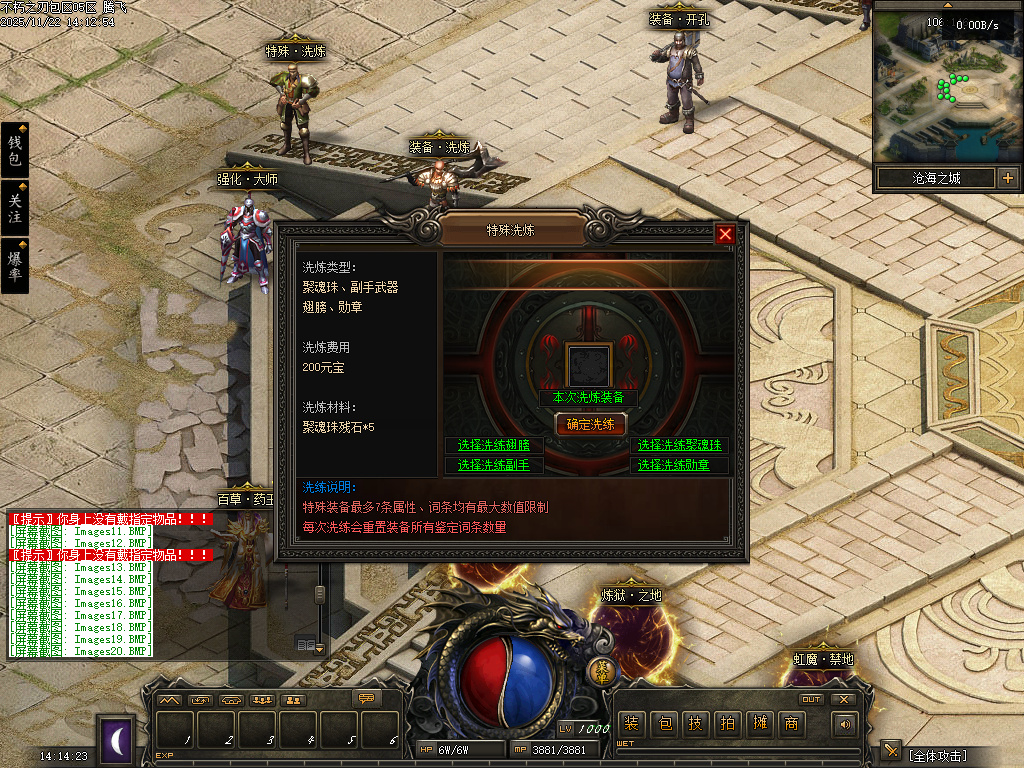Screen dimensions: 1024x768
Task: Open the 摊 stall panel
Action: pyautogui.click(x=760, y=724)
